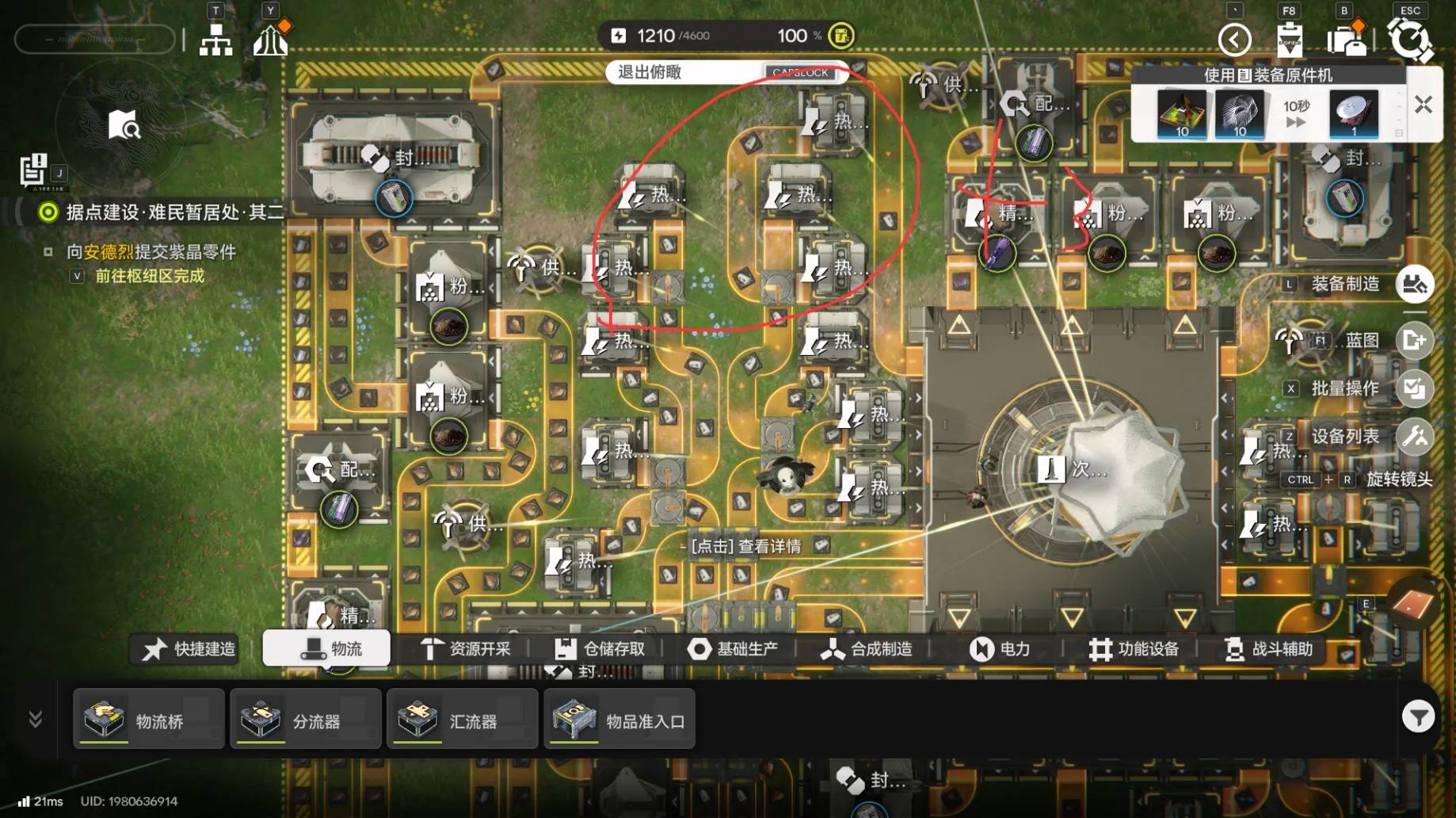Select the 物流桥 logistics bridge item
Screen dimensions: 1456x818
click(x=149, y=720)
